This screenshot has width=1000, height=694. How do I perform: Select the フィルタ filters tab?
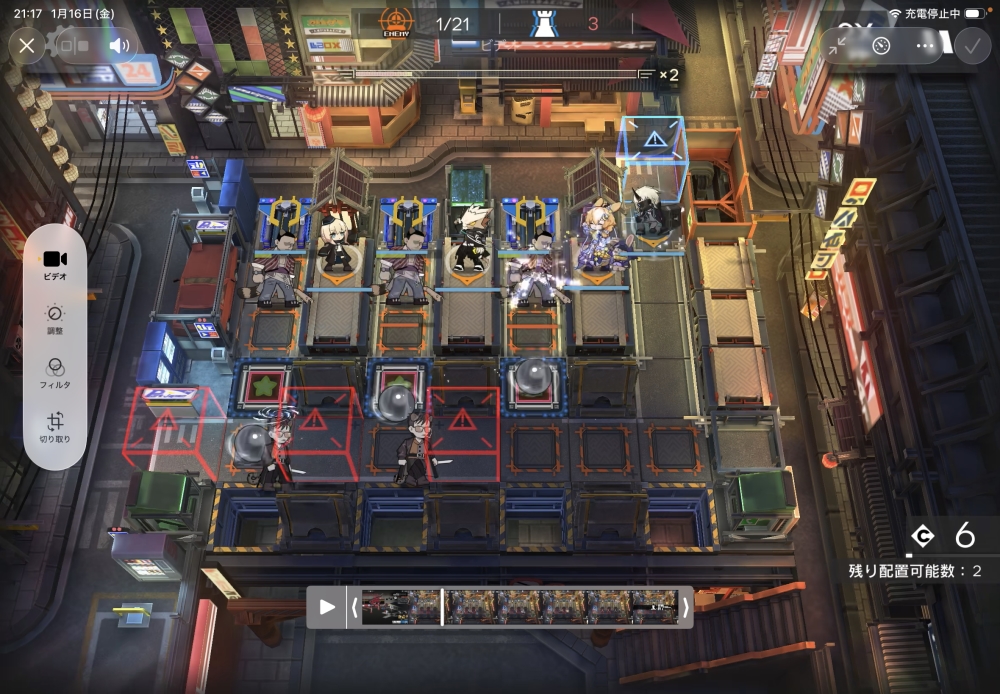[56, 373]
